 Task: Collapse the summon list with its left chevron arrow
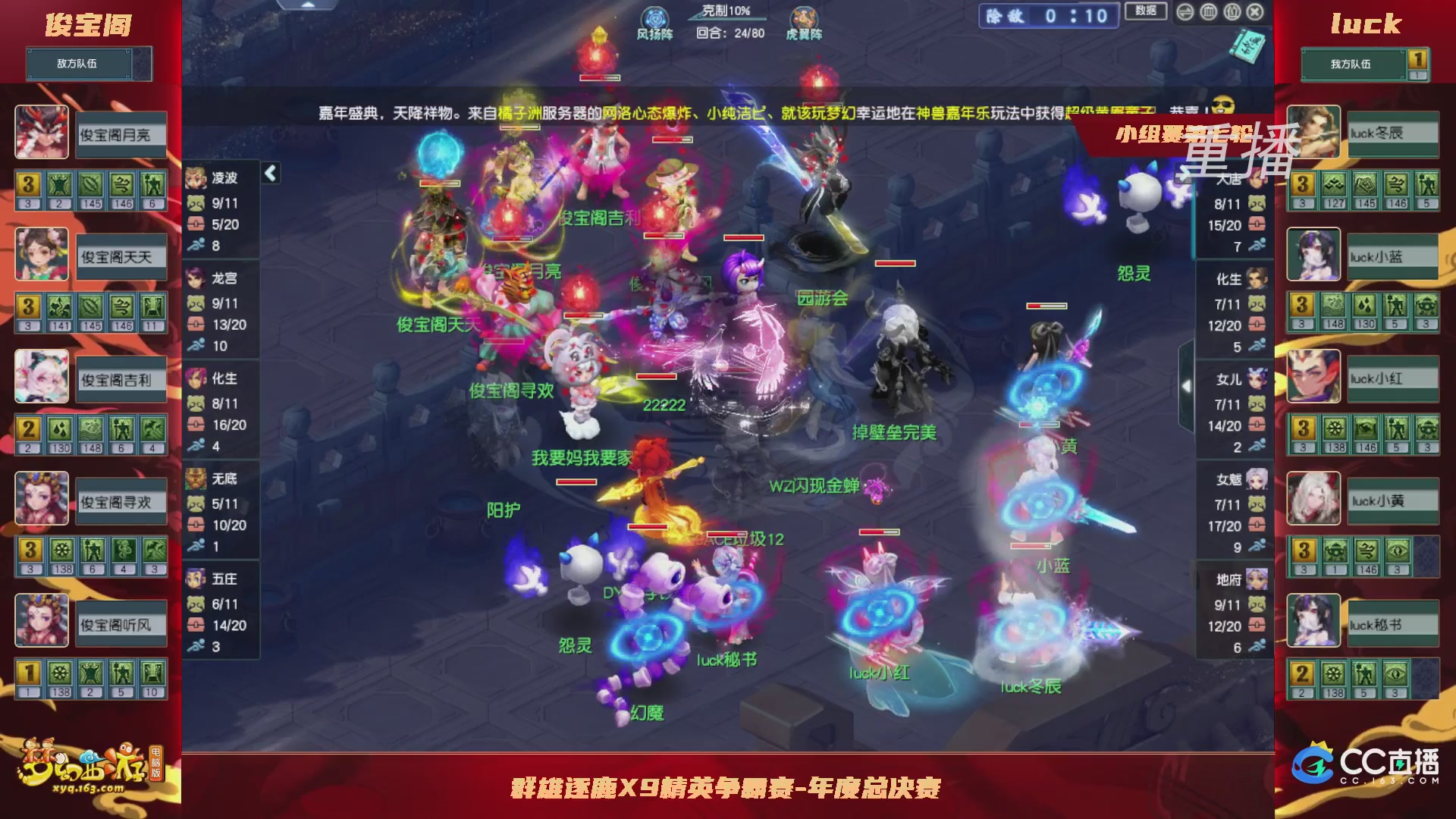[269, 173]
